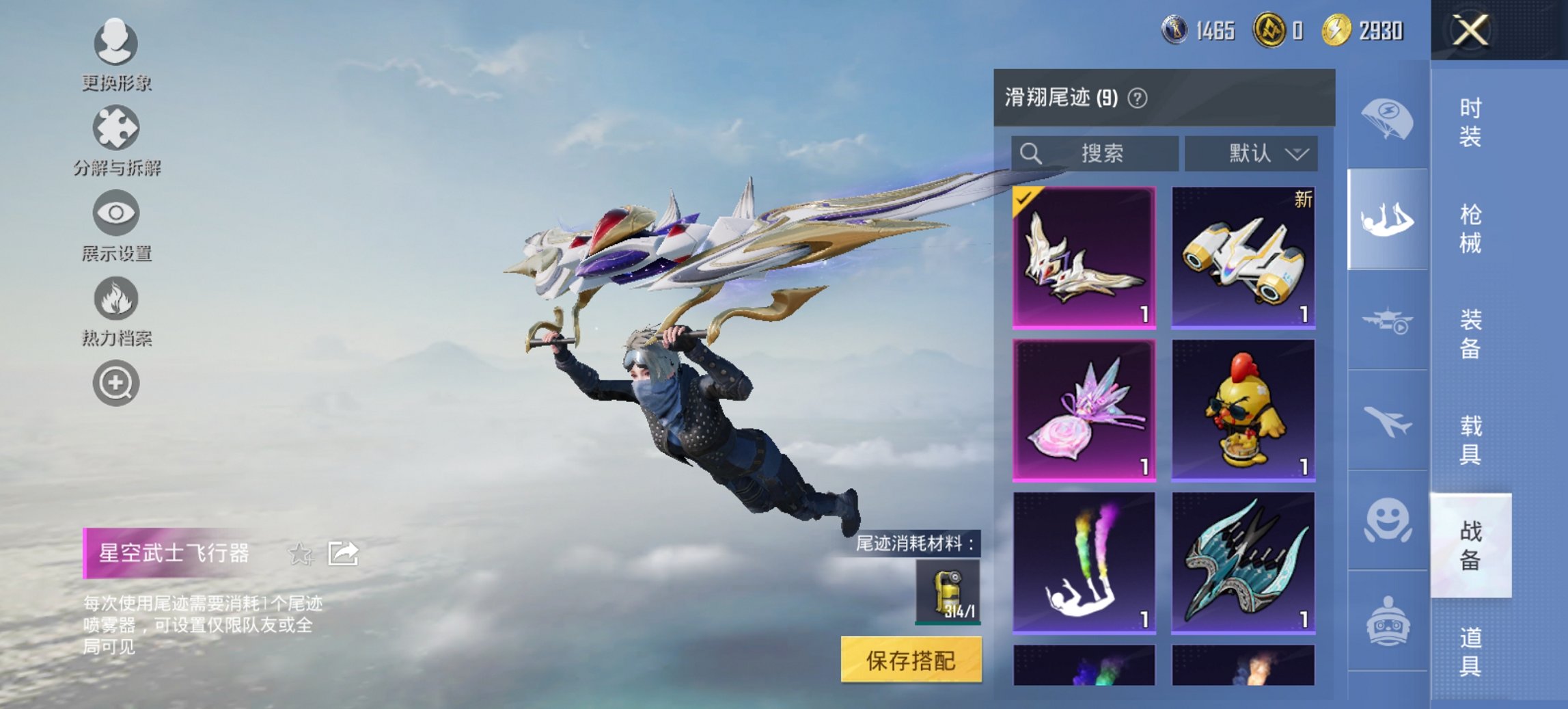Select the parachute category icon
This screenshot has width=1568, height=709.
tap(1388, 120)
